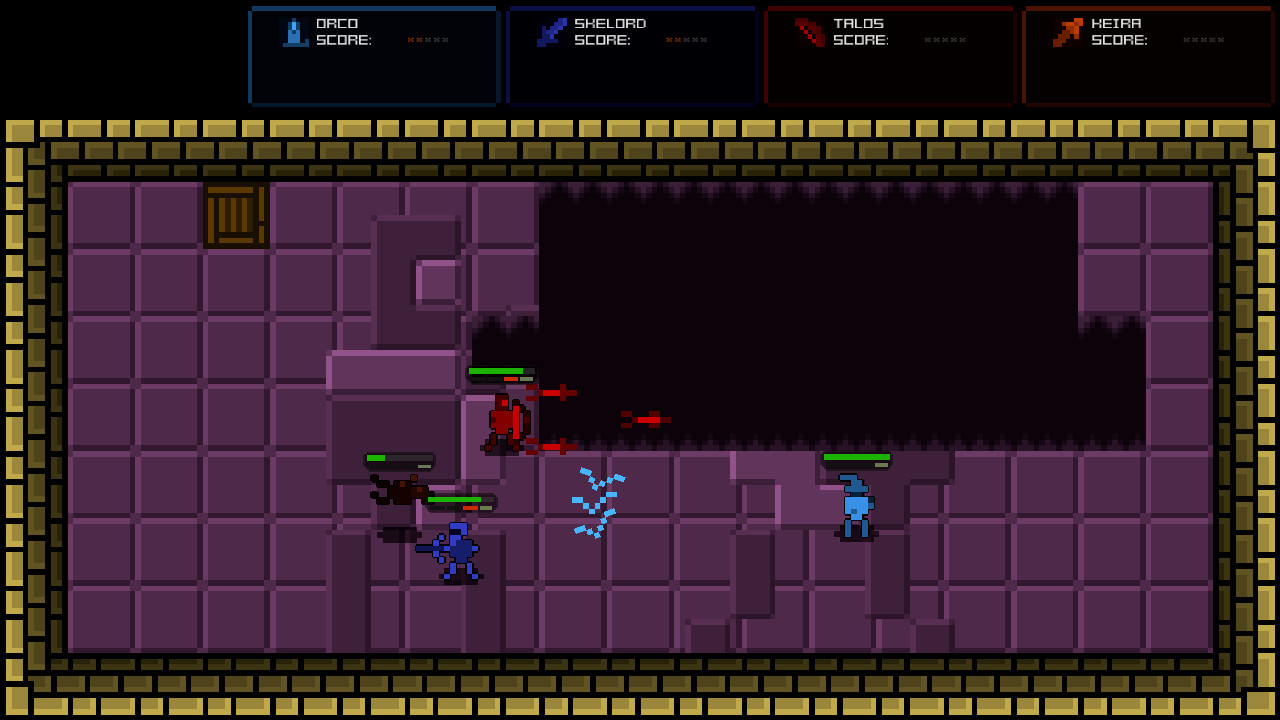Click the first score marker on ORCO's panel
Screen dimensions: 1280x720
click(x=408, y=39)
